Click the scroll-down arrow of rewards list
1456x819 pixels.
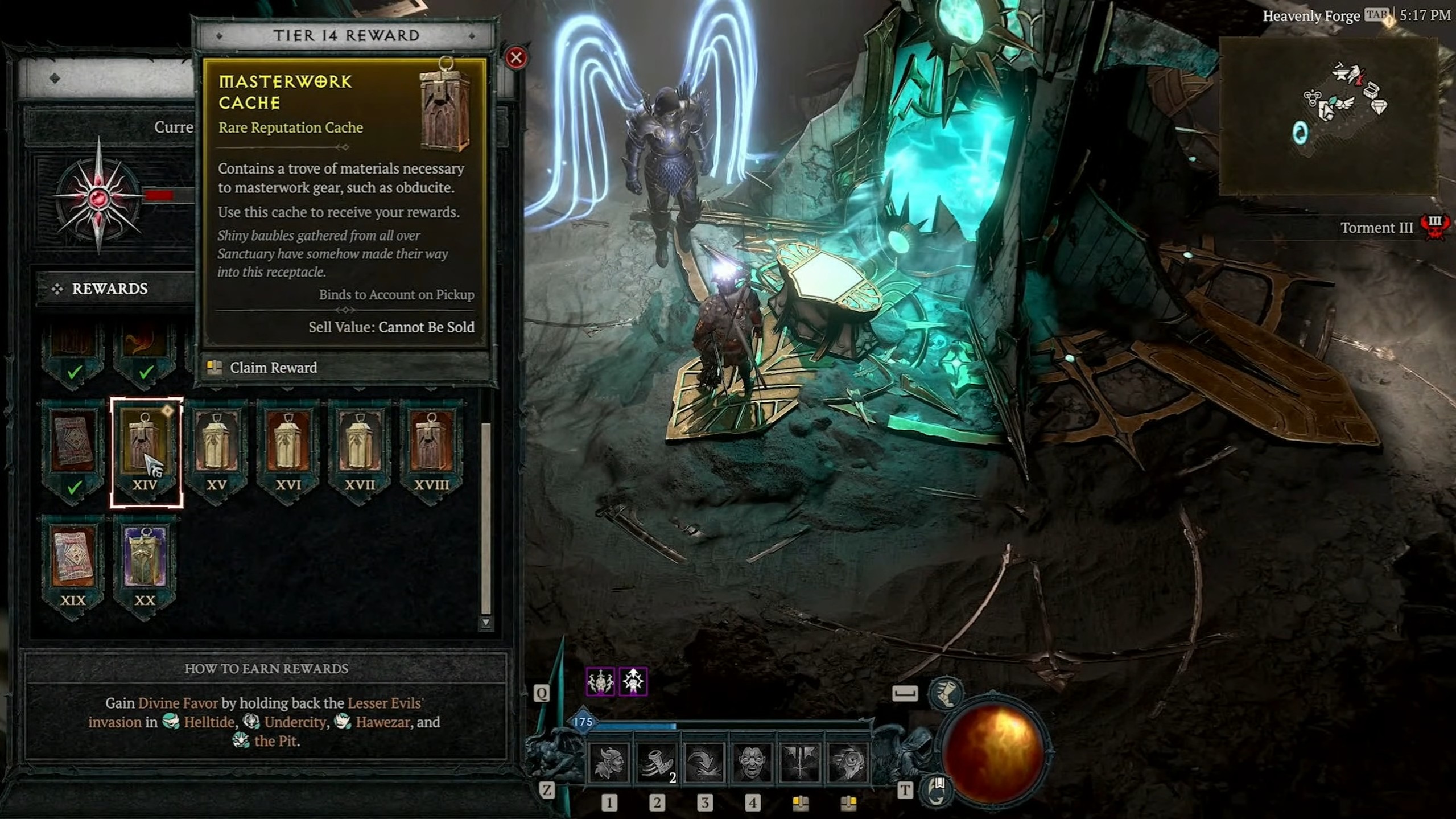point(486,623)
